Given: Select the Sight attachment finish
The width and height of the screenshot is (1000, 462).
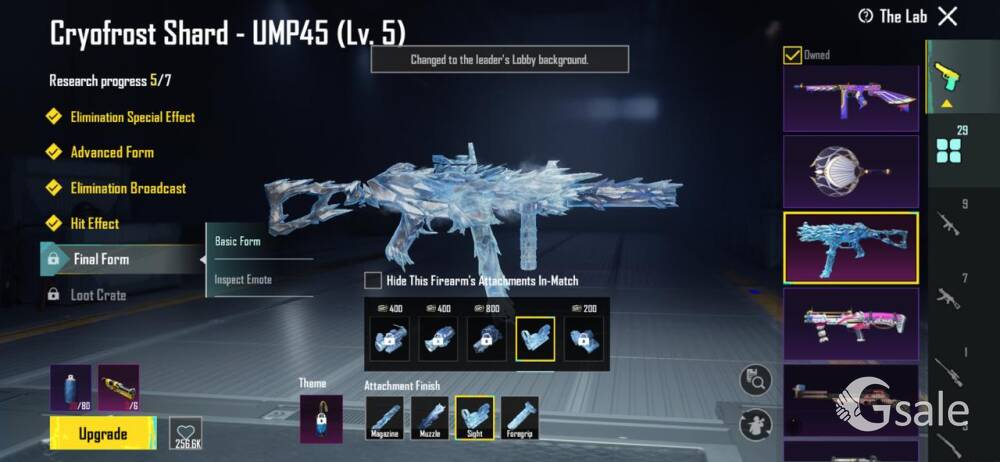Looking at the screenshot, I should (x=475, y=417).
